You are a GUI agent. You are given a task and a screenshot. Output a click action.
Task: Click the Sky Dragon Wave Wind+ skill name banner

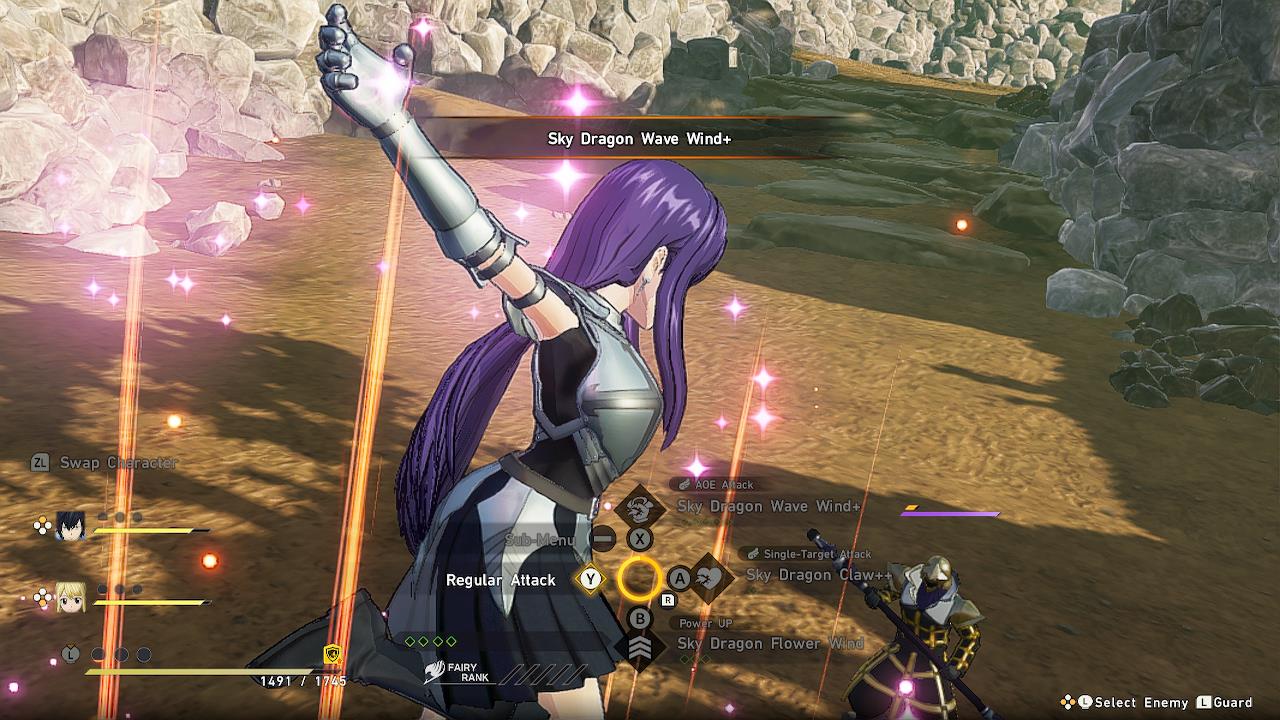pos(638,139)
